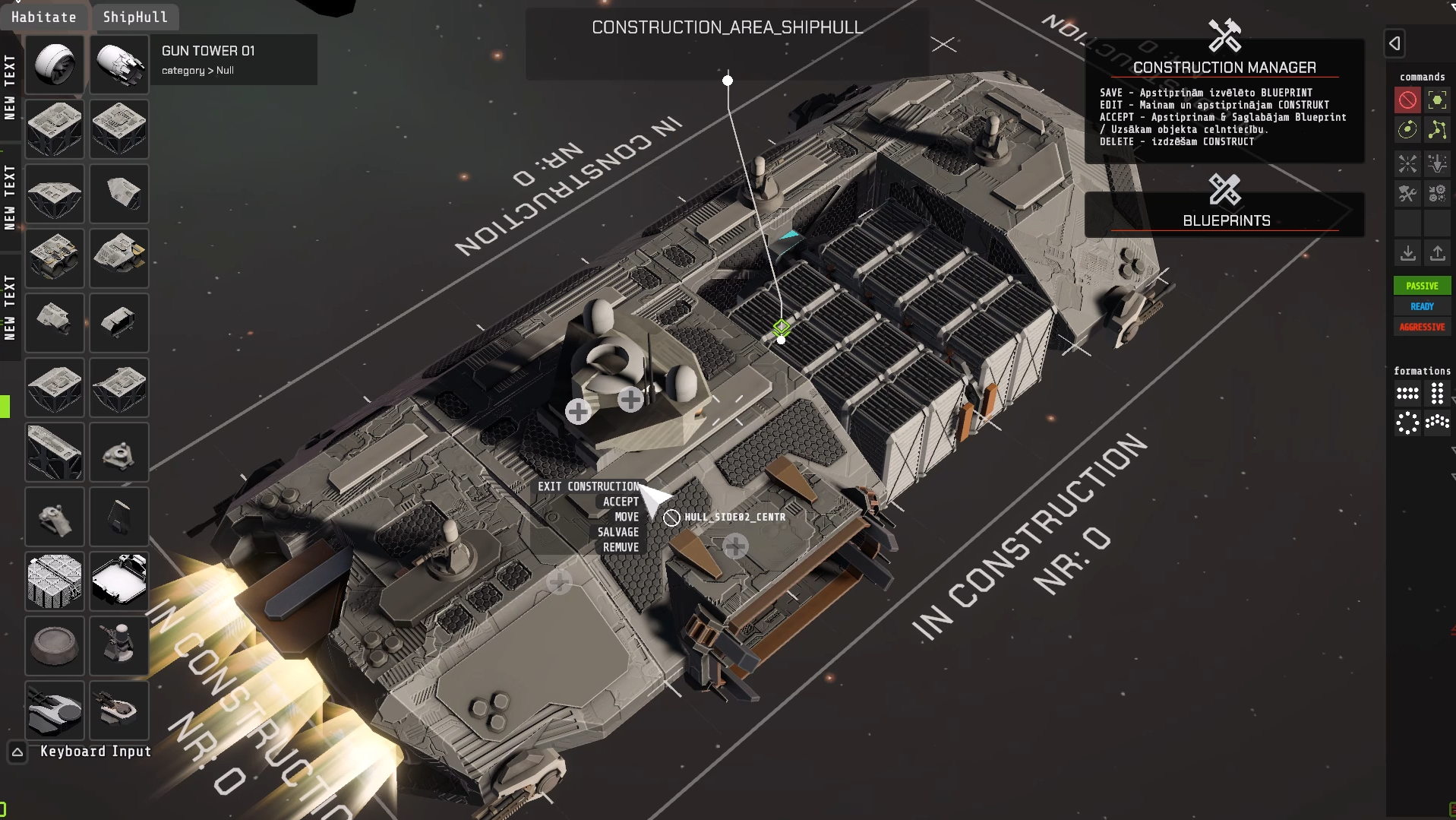Open the ShipHull tab
Screen dimensions: 1456x820
[x=135, y=17]
